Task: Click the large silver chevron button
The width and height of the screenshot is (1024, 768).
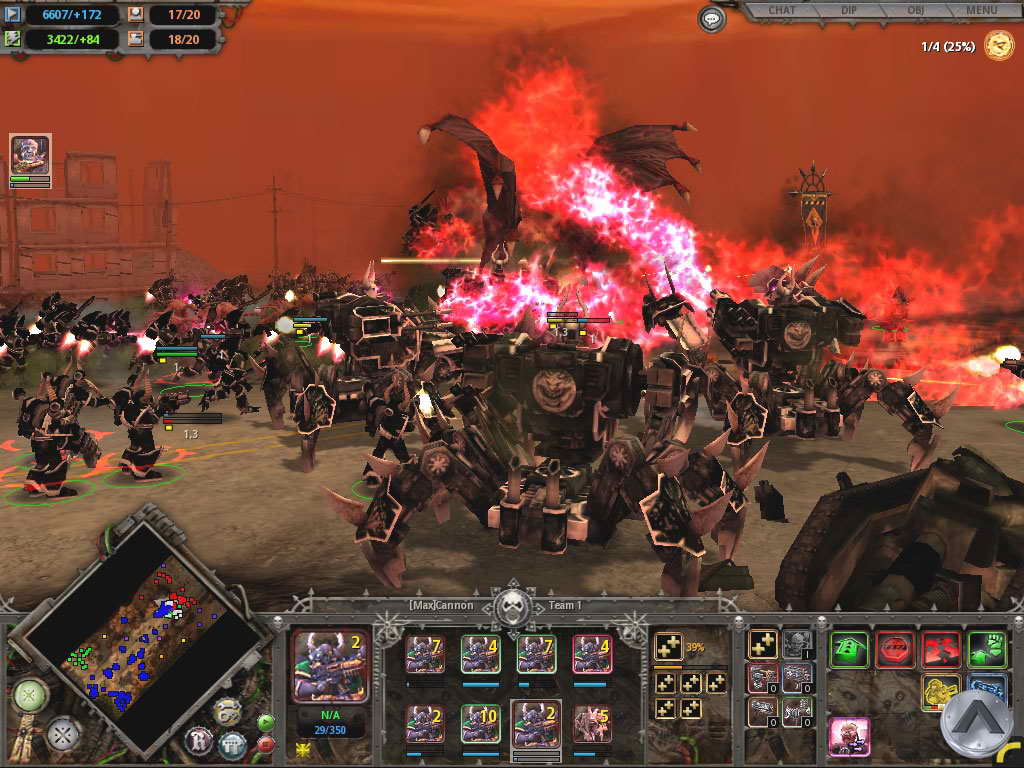Action: tap(977, 724)
